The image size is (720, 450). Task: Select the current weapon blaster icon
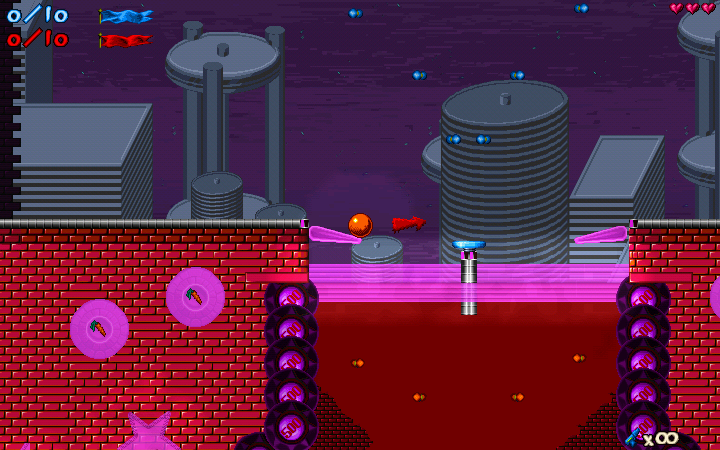point(634,436)
